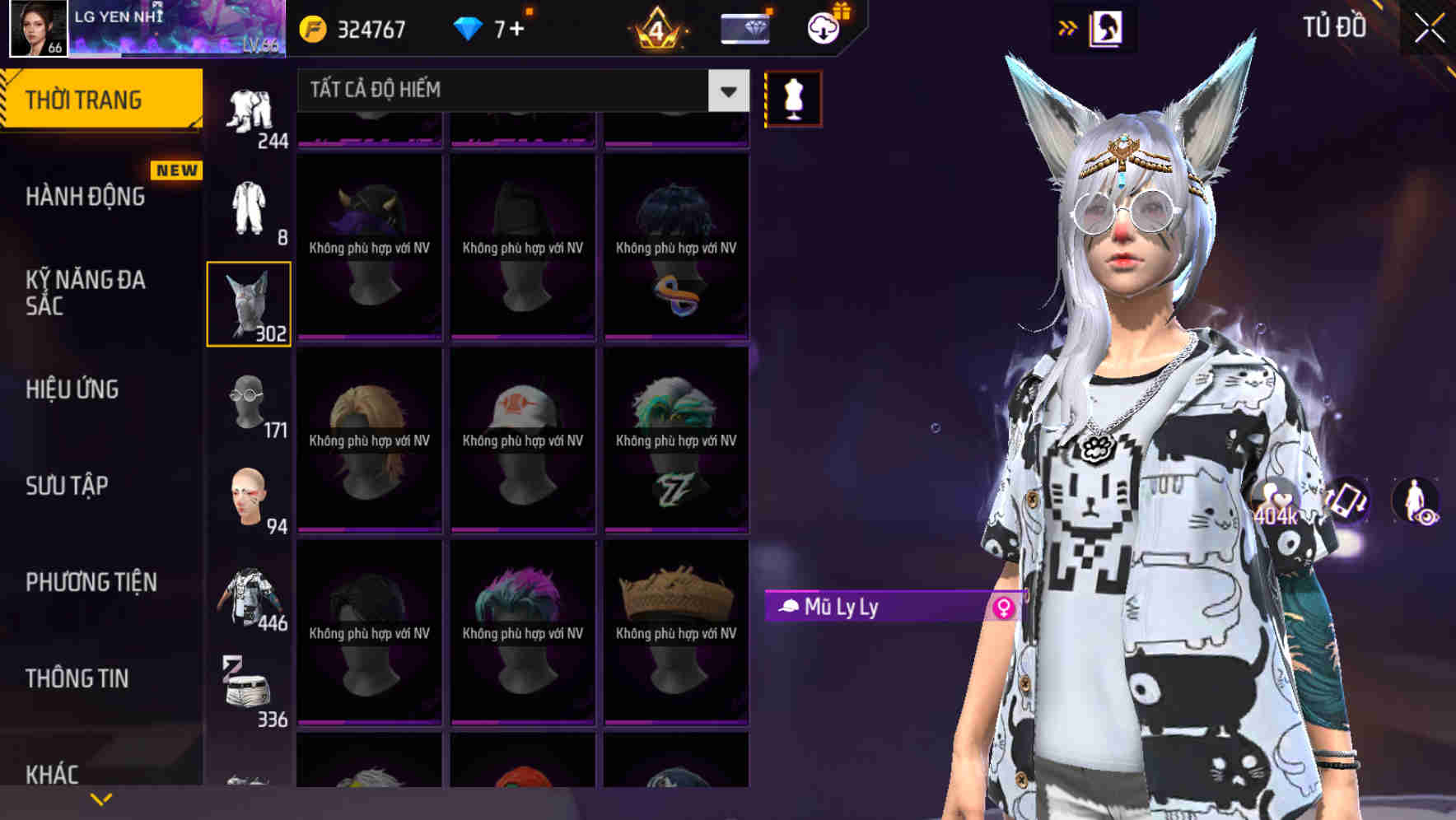Viewport: 1456px width, 820px height.
Task: Open the TẤT CẢ ĐỘ HIẾM rarity dropdown
Action: (x=519, y=91)
